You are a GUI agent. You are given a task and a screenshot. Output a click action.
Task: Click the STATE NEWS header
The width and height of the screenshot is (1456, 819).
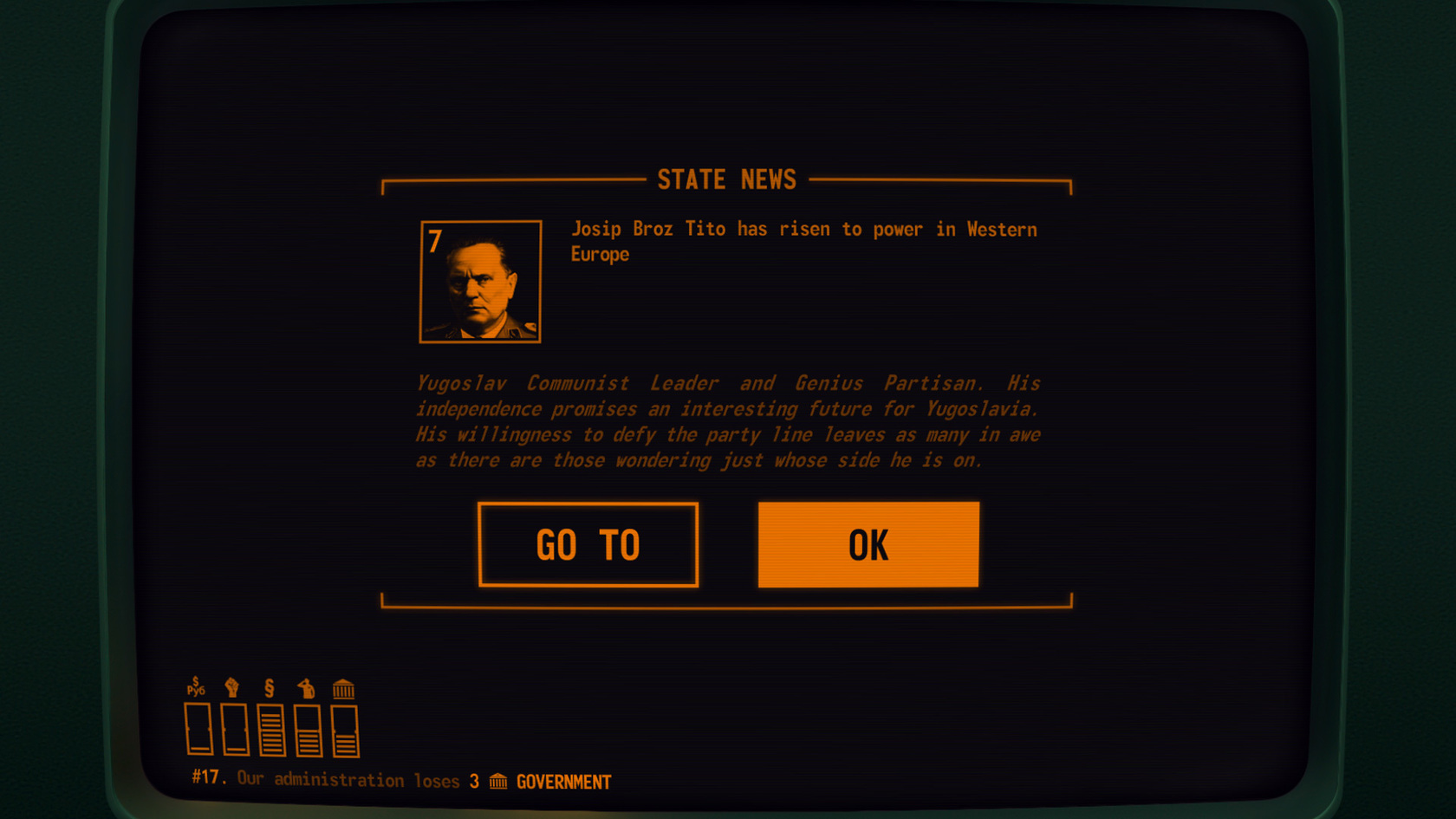pos(728,180)
